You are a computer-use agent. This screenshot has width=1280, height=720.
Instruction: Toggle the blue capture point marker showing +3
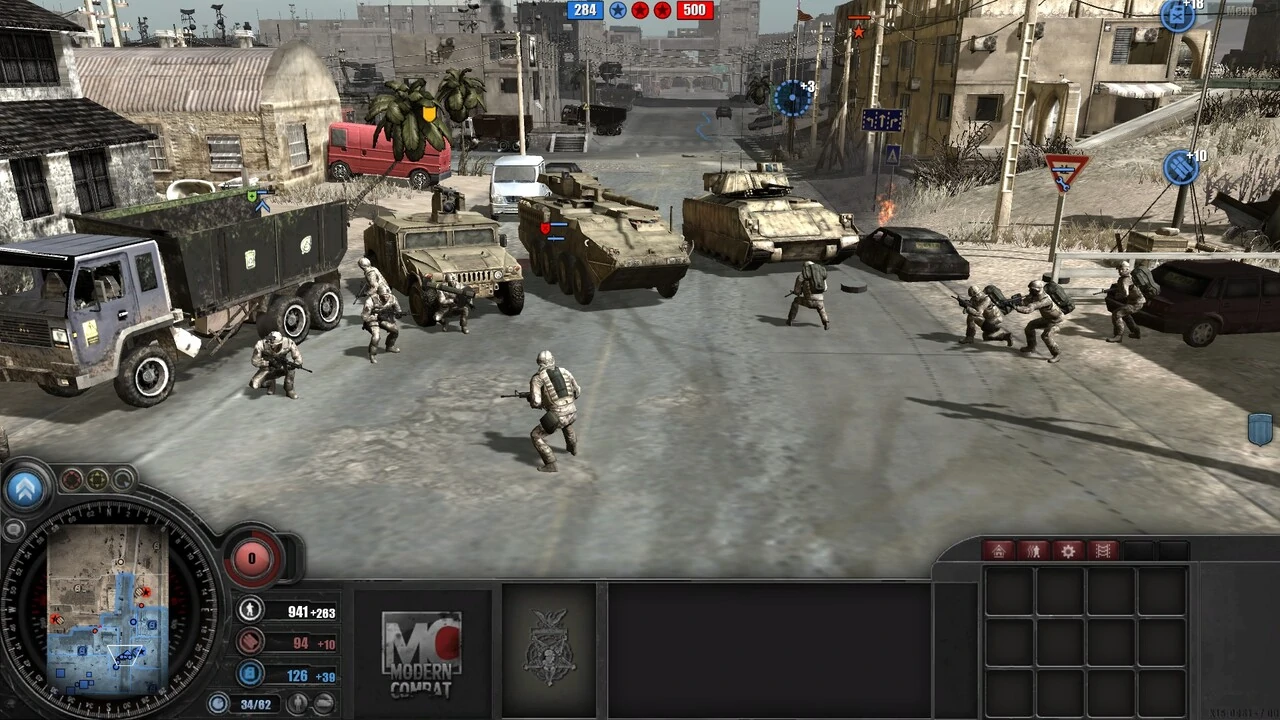(790, 95)
